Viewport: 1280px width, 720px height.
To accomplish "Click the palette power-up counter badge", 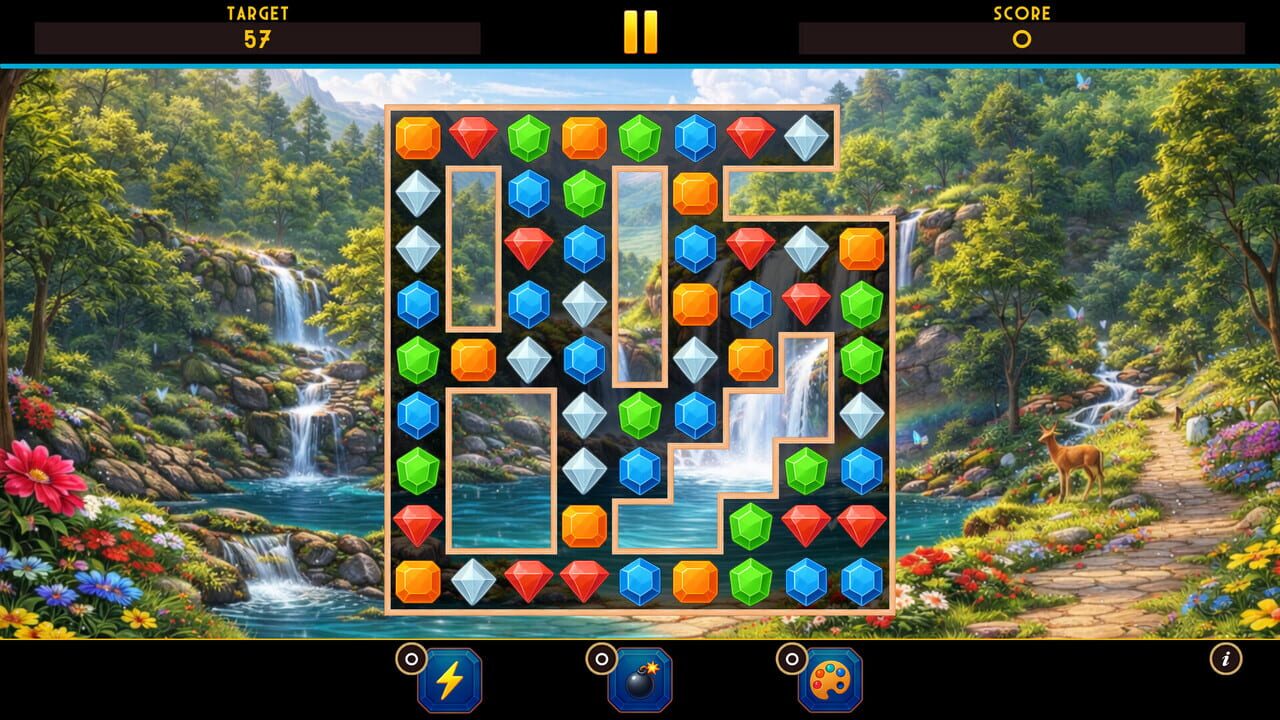I will coord(793,659).
